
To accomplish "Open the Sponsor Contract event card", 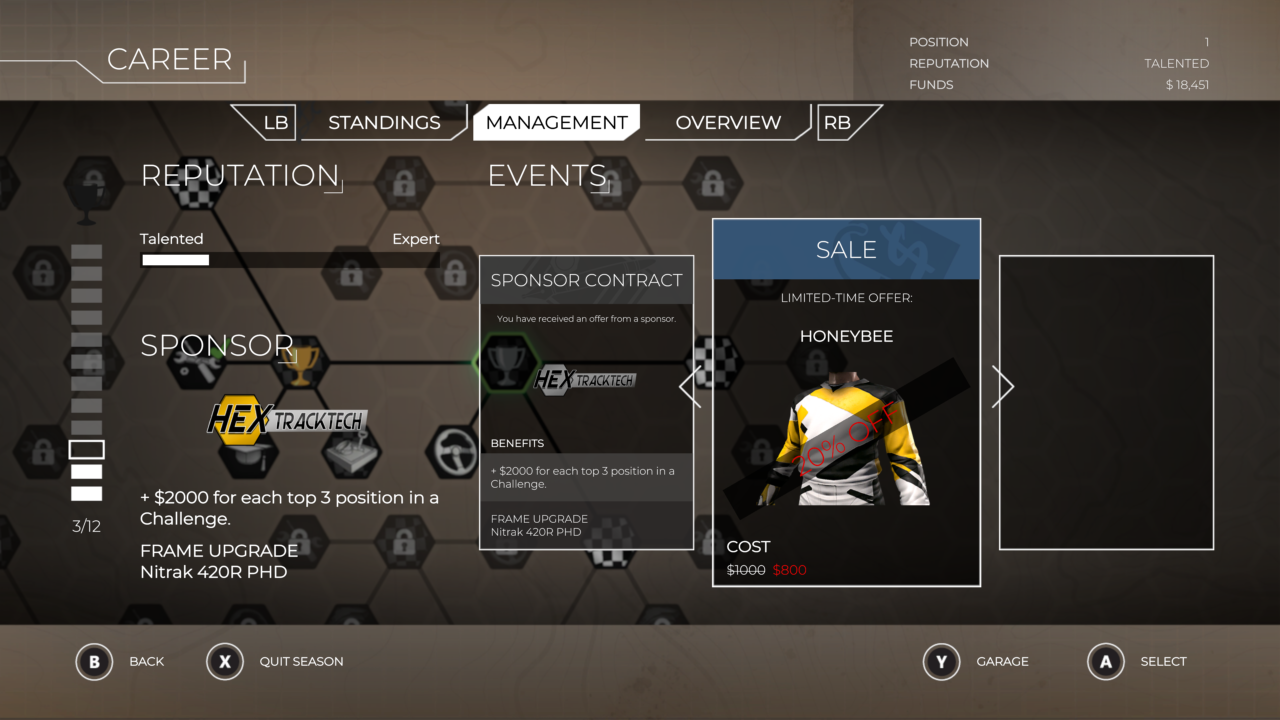I will tap(586, 402).
